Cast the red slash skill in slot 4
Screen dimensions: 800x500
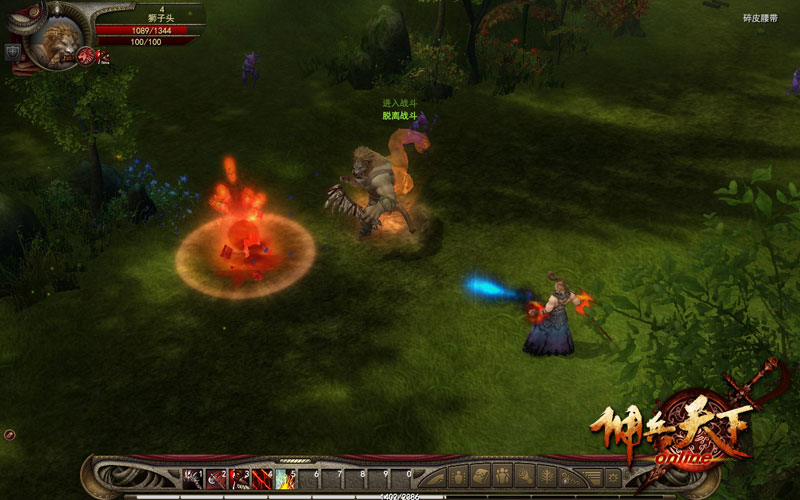[263, 478]
